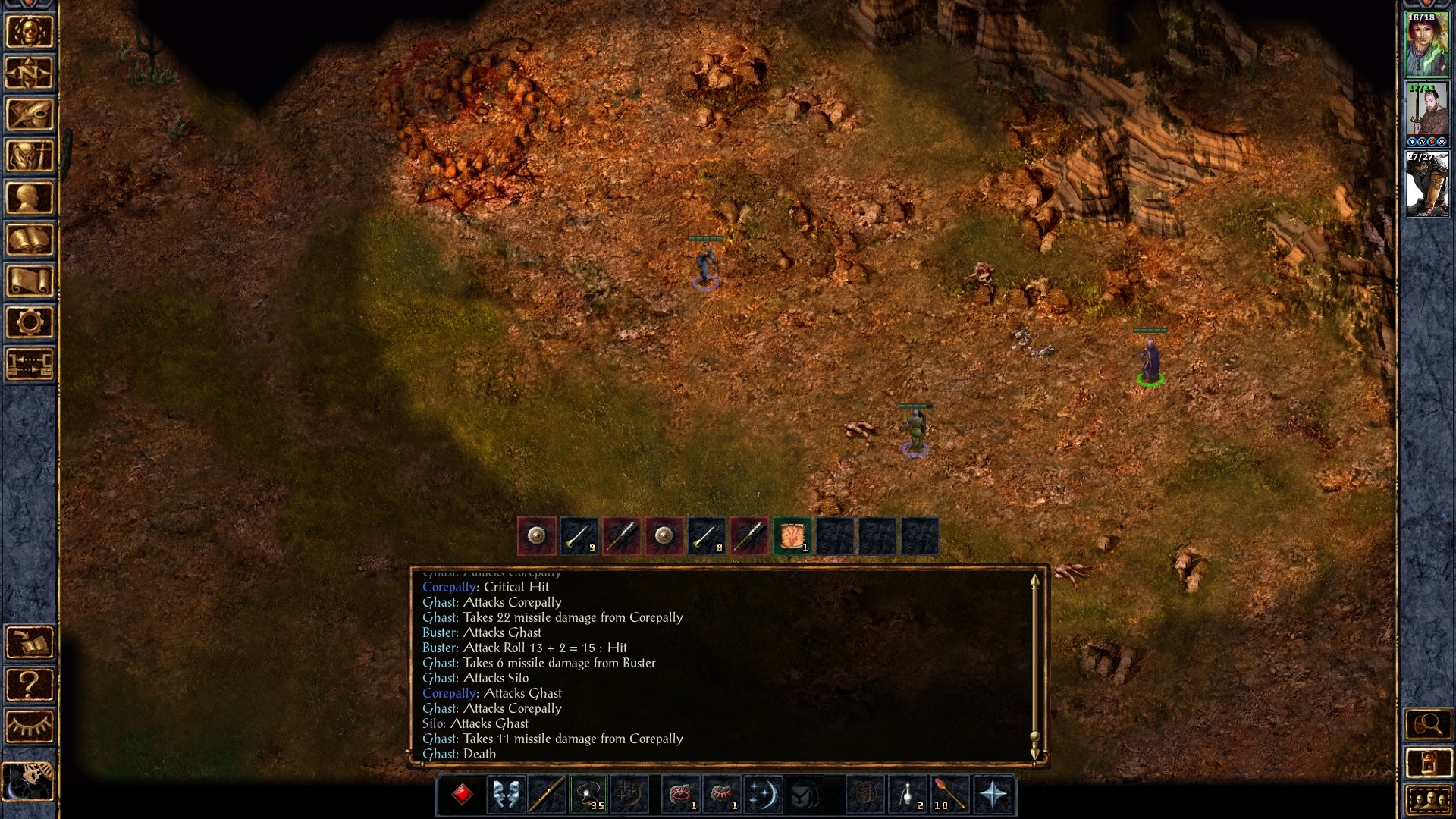Select the dark armored warrior portrait
1456x819 pixels.
click(x=1426, y=184)
